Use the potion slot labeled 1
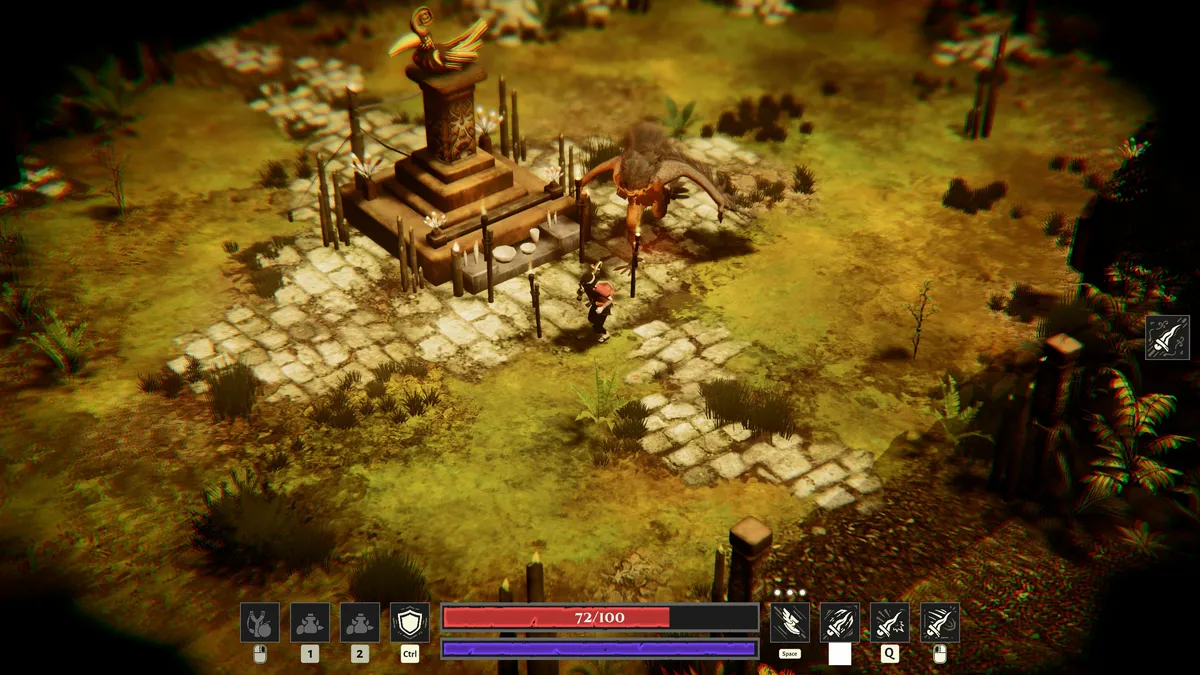 [310, 622]
